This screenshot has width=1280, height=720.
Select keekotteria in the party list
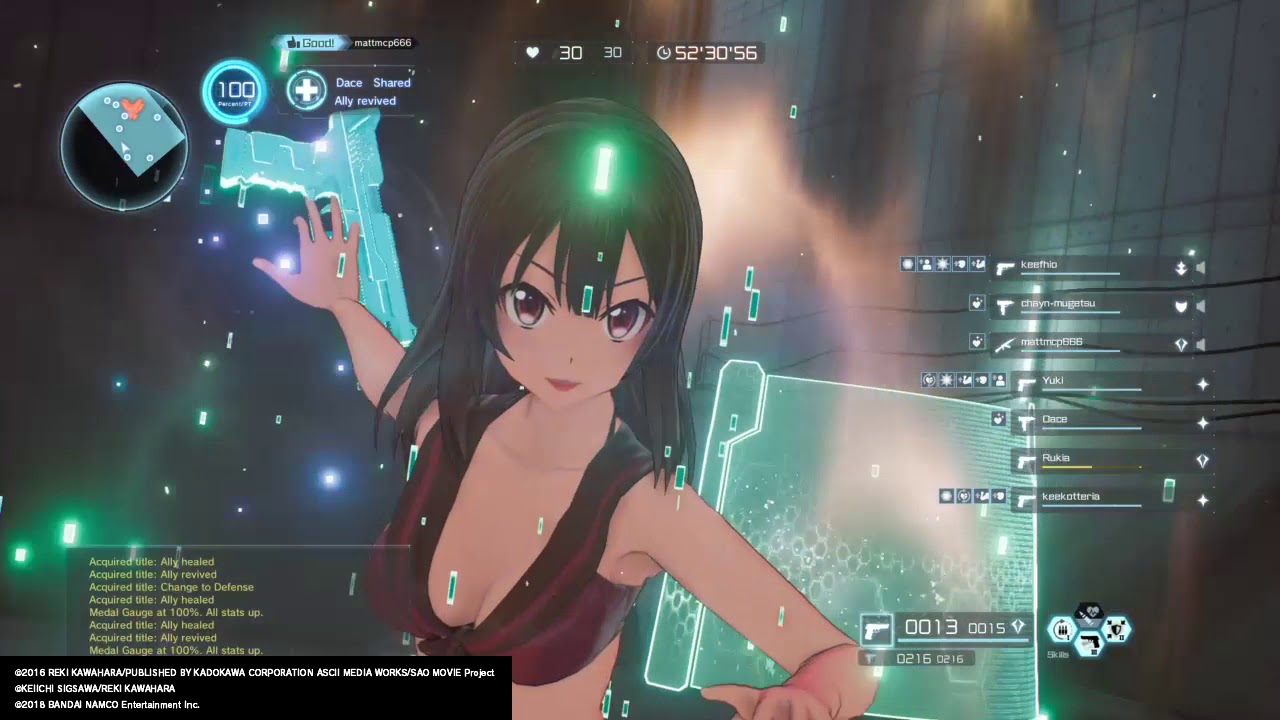1091,498
